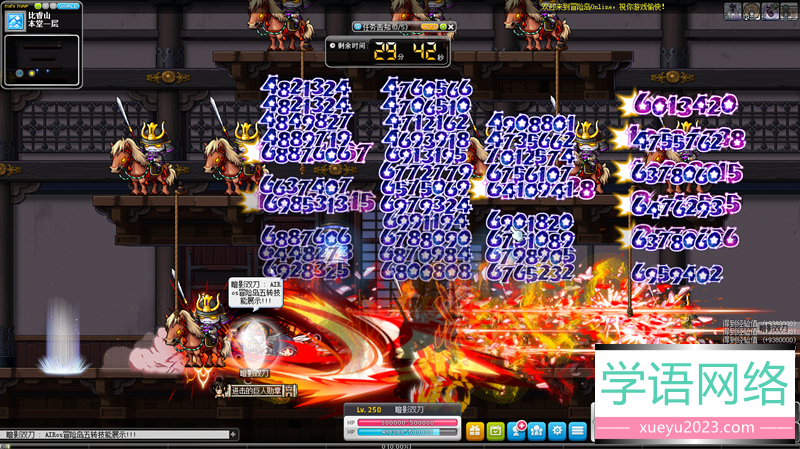
Task: Open the green calendar event button
Action: [495, 431]
